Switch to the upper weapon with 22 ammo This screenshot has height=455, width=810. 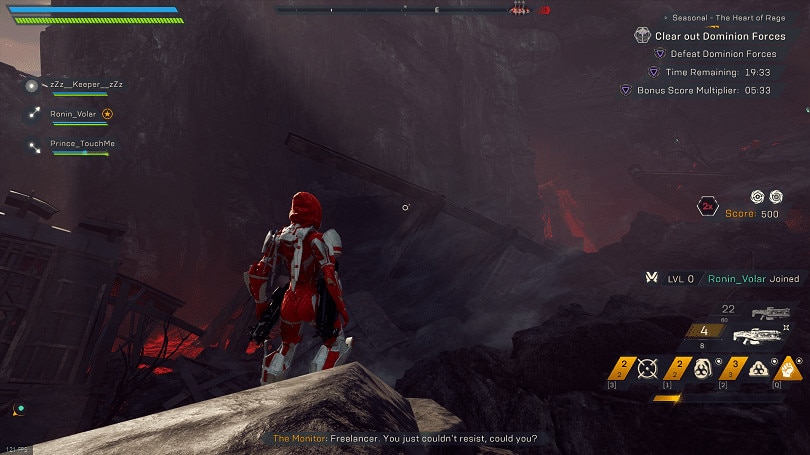[x=770, y=313]
